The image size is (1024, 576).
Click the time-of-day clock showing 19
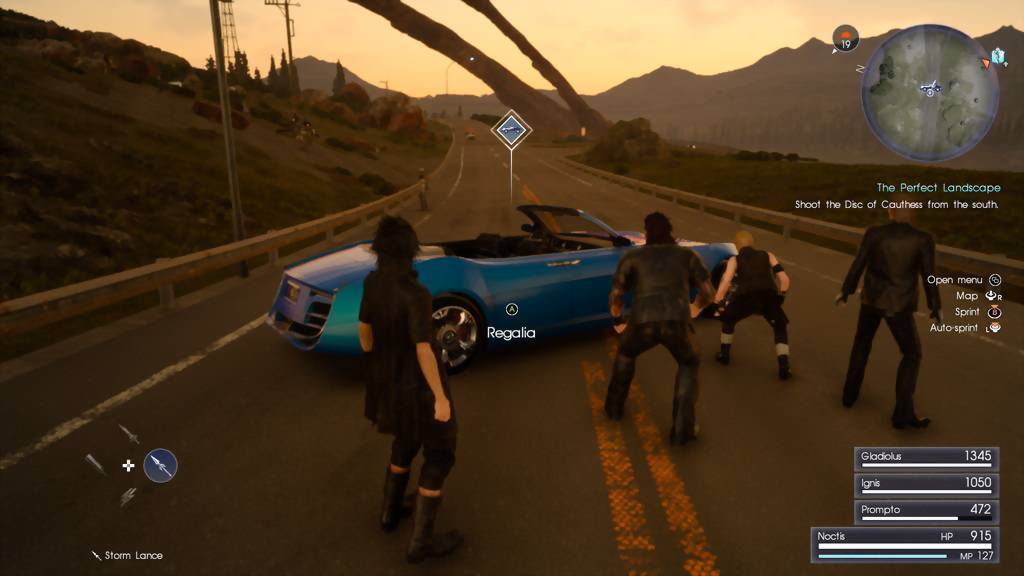point(845,40)
